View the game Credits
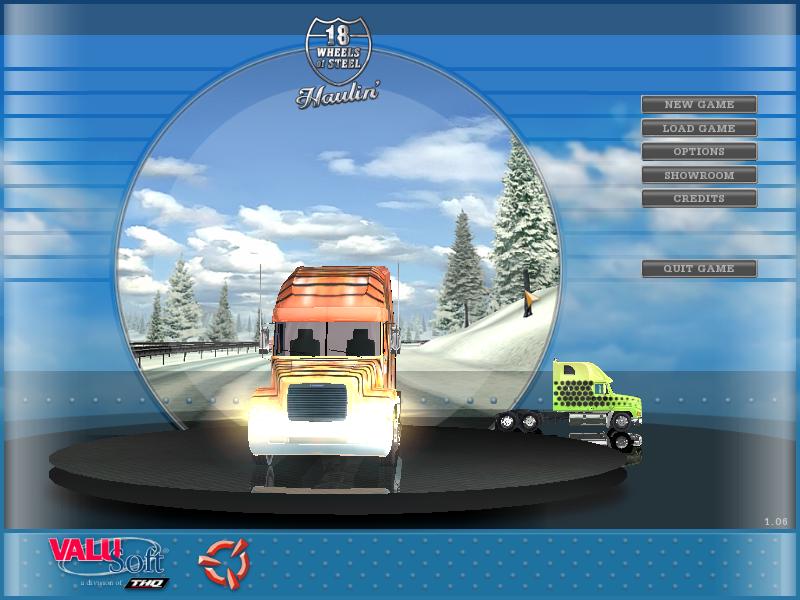 point(699,198)
